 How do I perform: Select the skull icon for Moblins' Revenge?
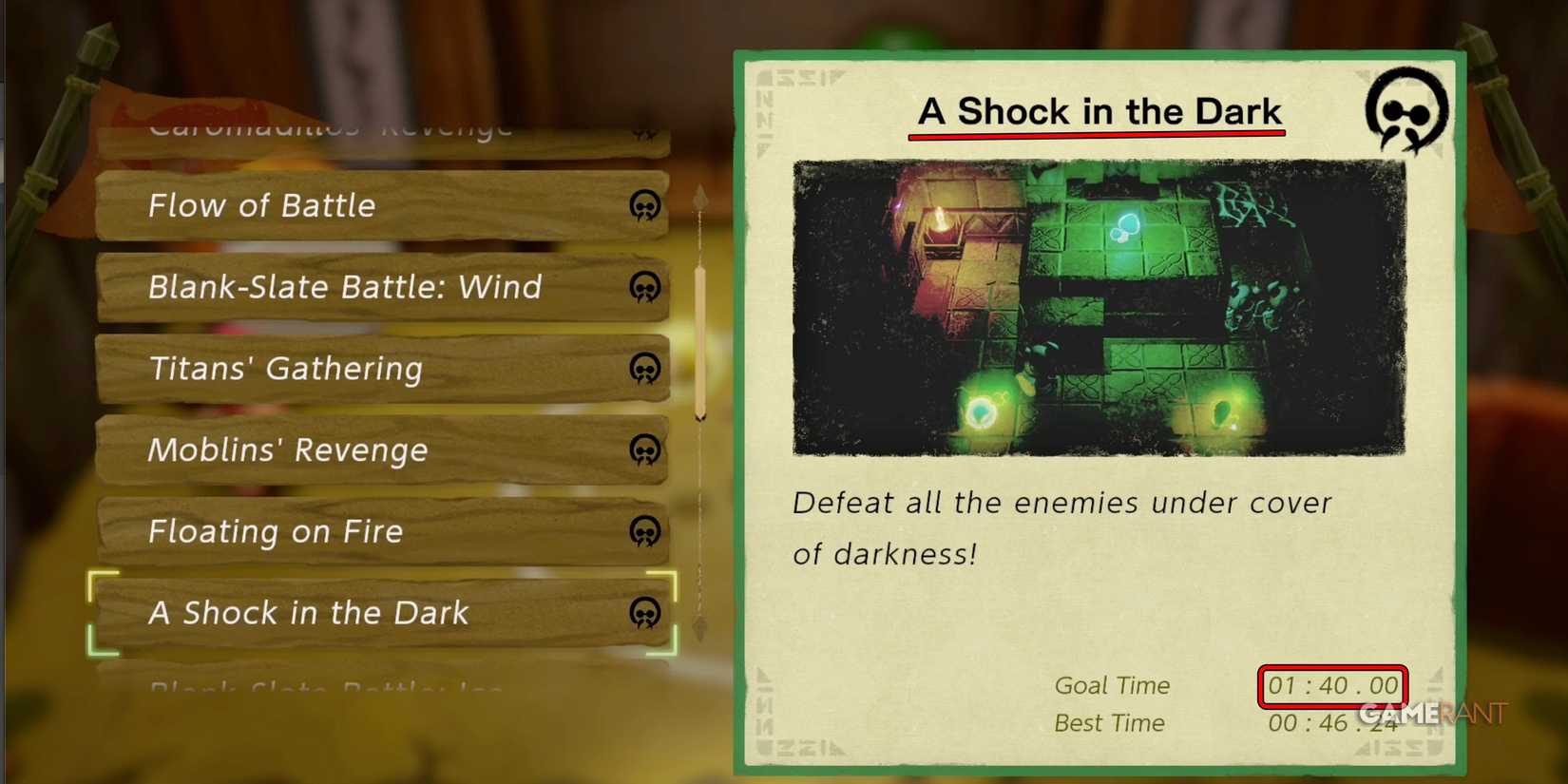coord(646,450)
